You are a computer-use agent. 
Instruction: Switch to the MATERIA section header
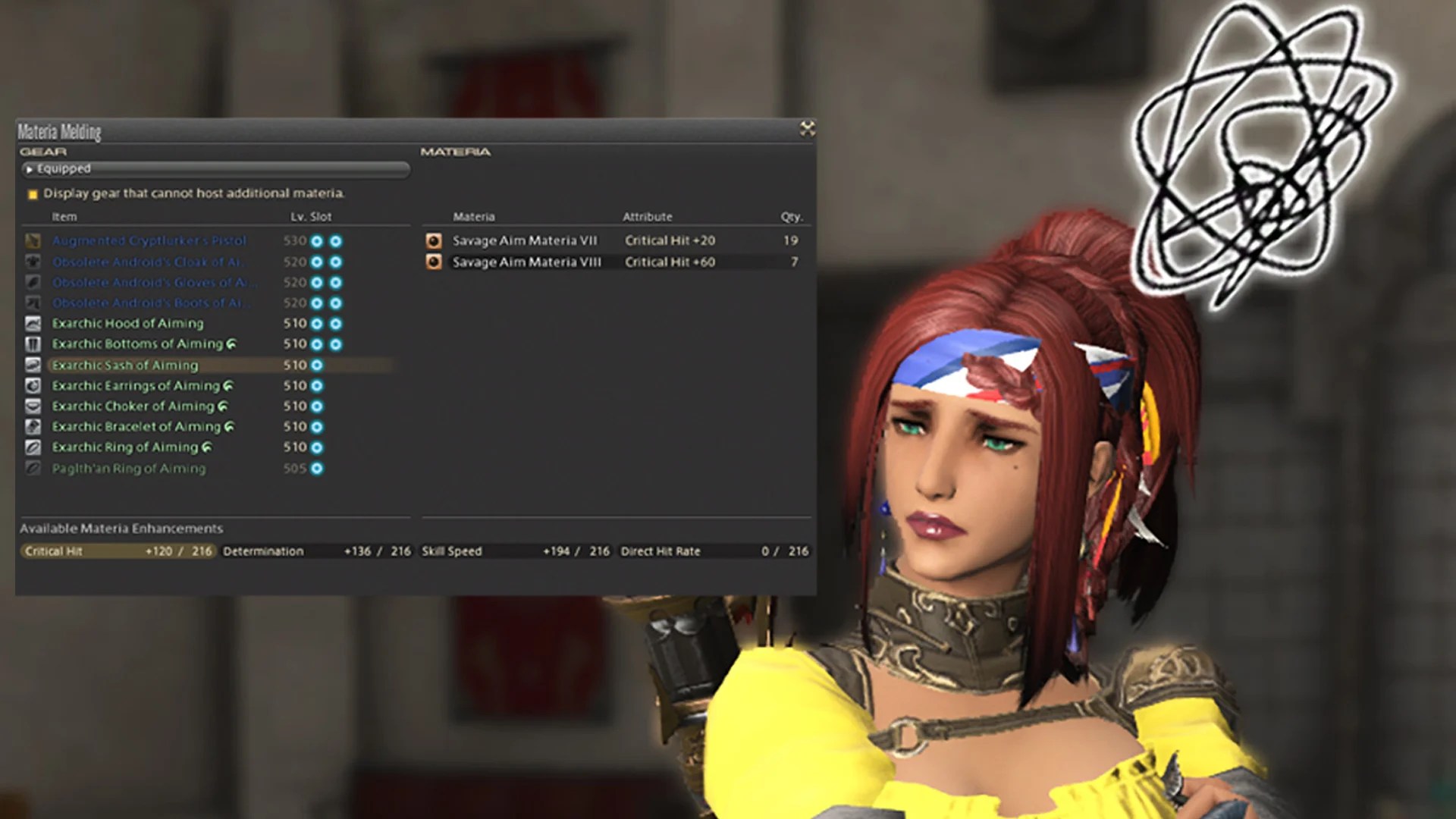[x=454, y=152]
